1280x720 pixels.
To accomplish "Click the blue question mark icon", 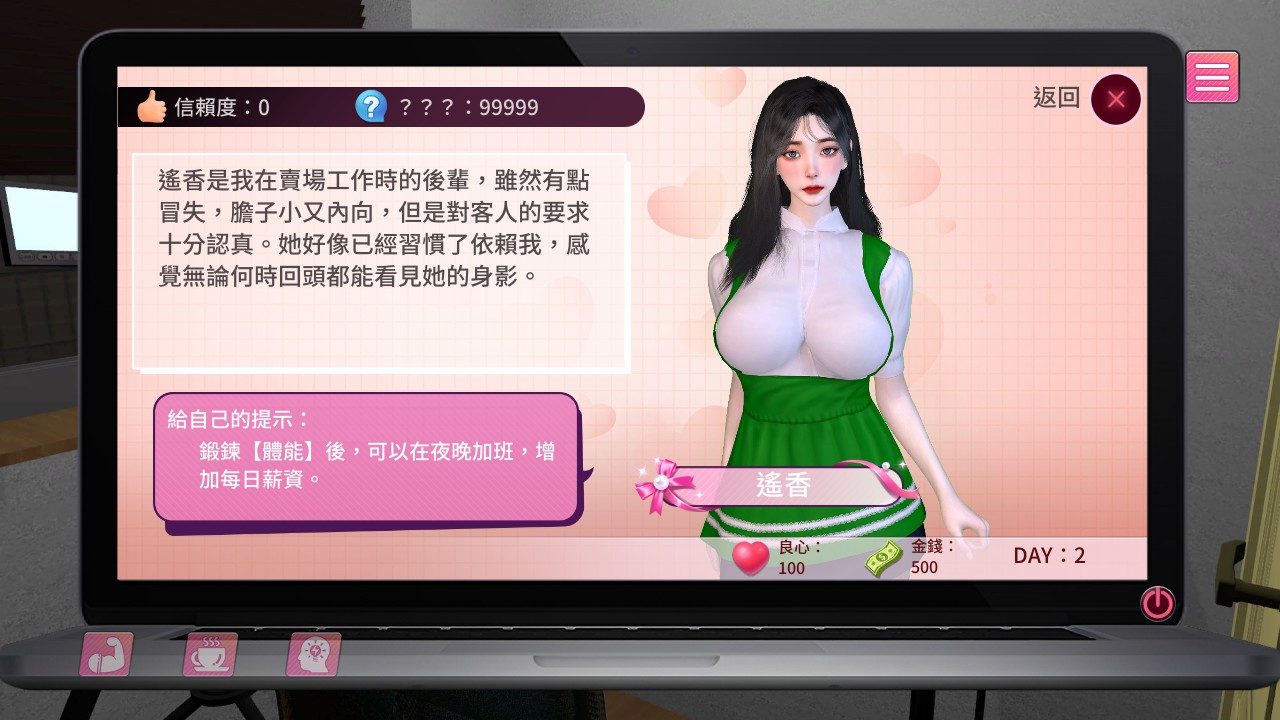I will (x=371, y=106).
